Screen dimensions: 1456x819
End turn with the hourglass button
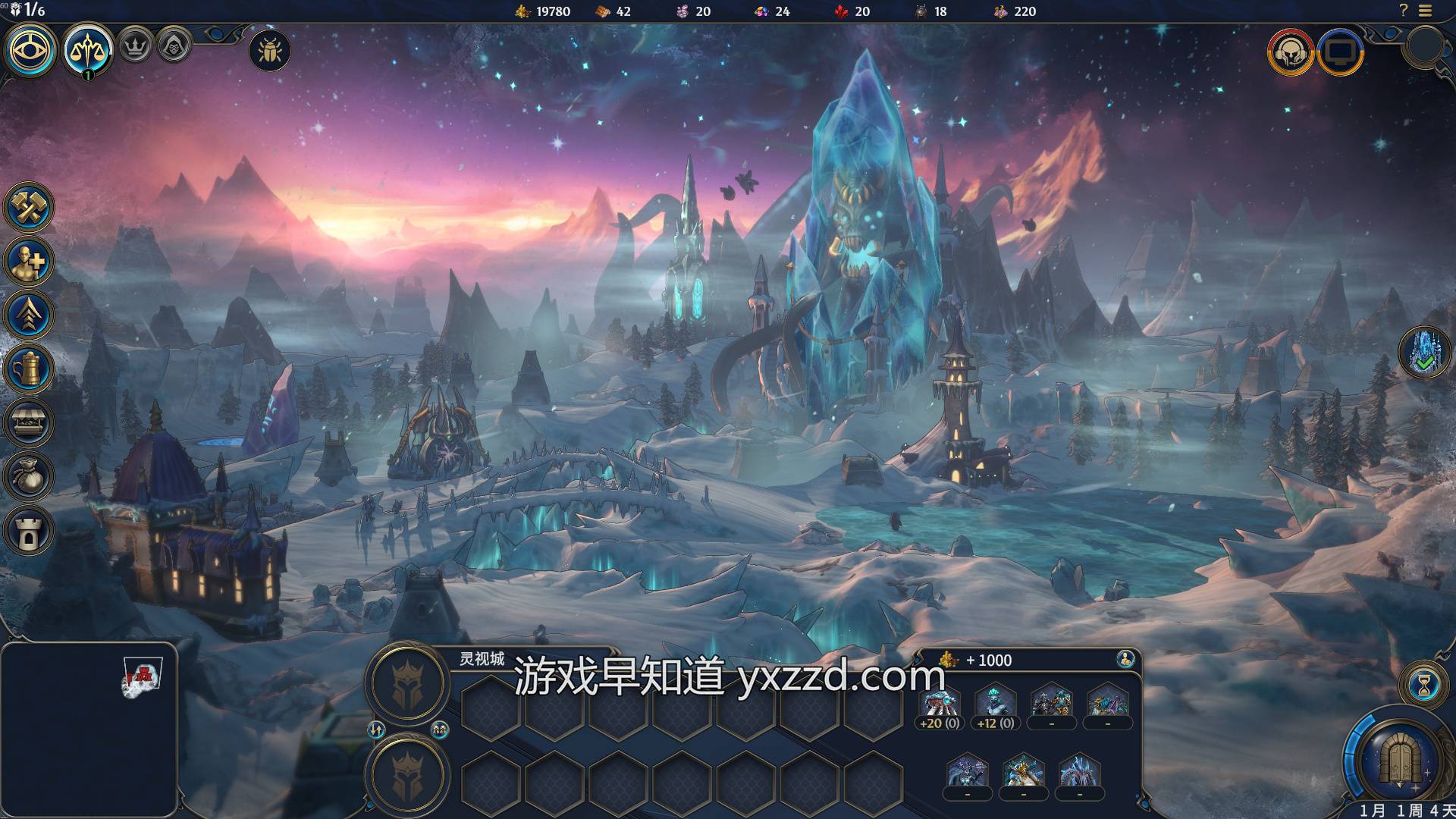click(1423, 686)
